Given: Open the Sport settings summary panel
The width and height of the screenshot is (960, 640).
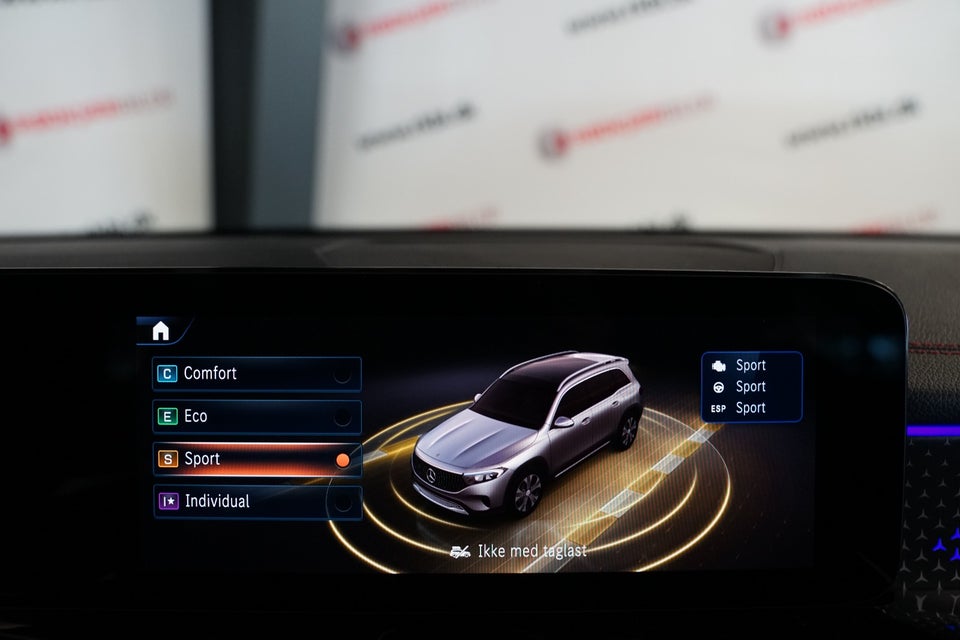Looking at the screenshot, I should pos(751,386).
